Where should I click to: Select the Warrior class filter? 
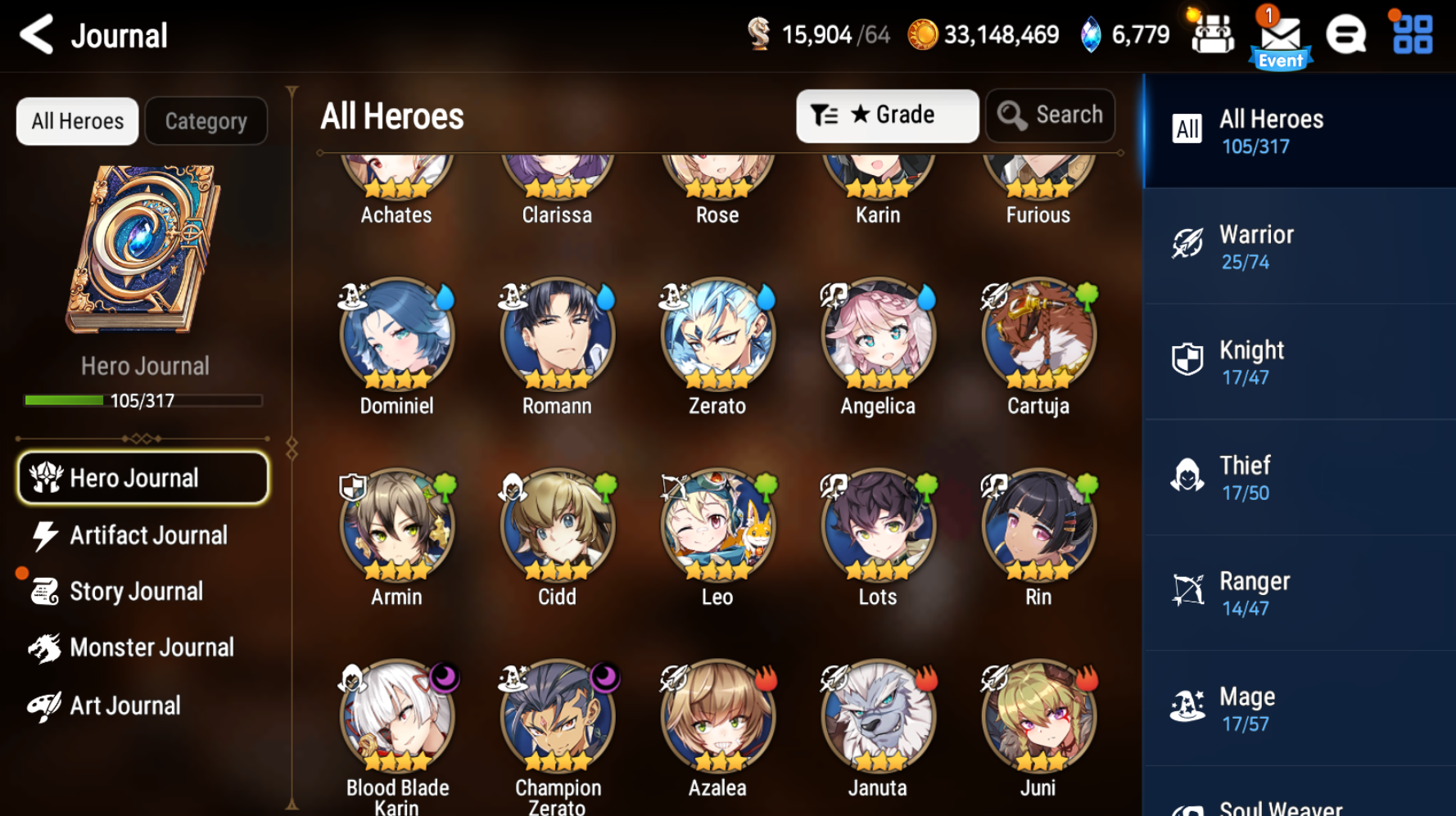point(1299,246)
